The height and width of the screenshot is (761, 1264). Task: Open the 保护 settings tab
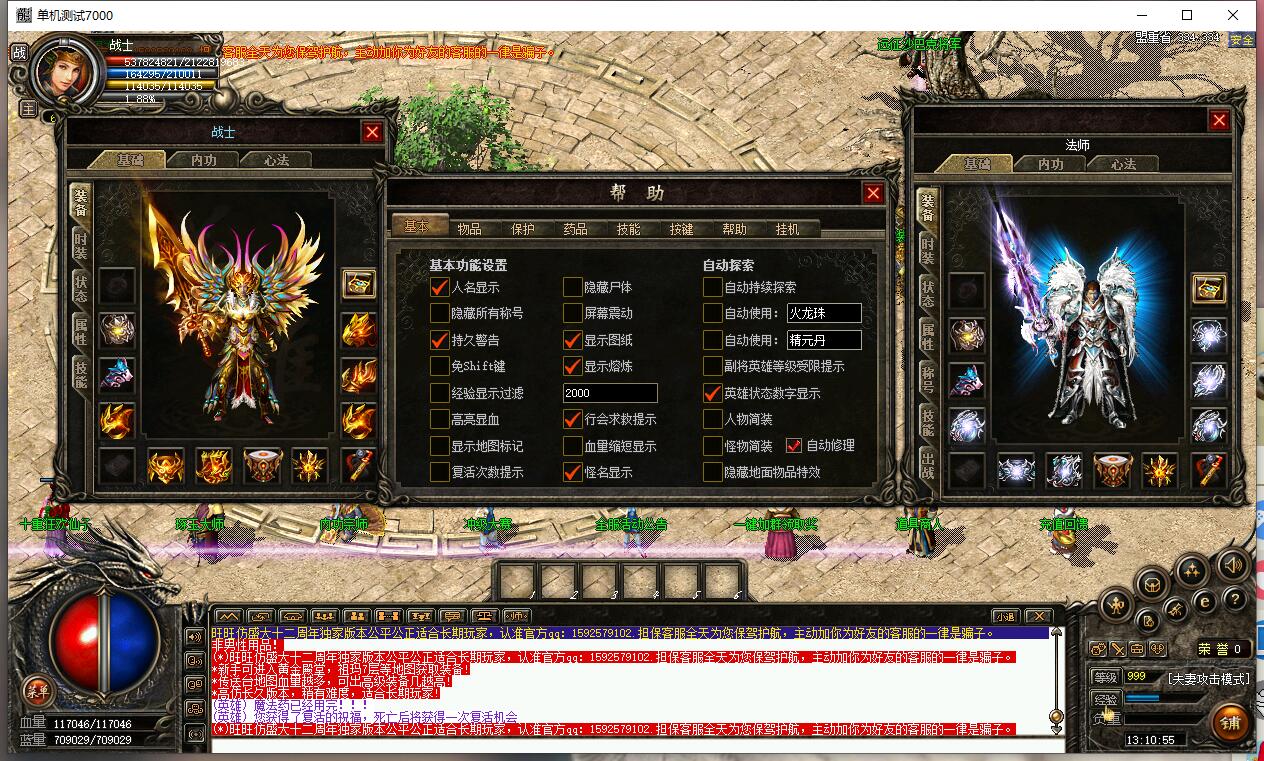(x=522, y=229)
